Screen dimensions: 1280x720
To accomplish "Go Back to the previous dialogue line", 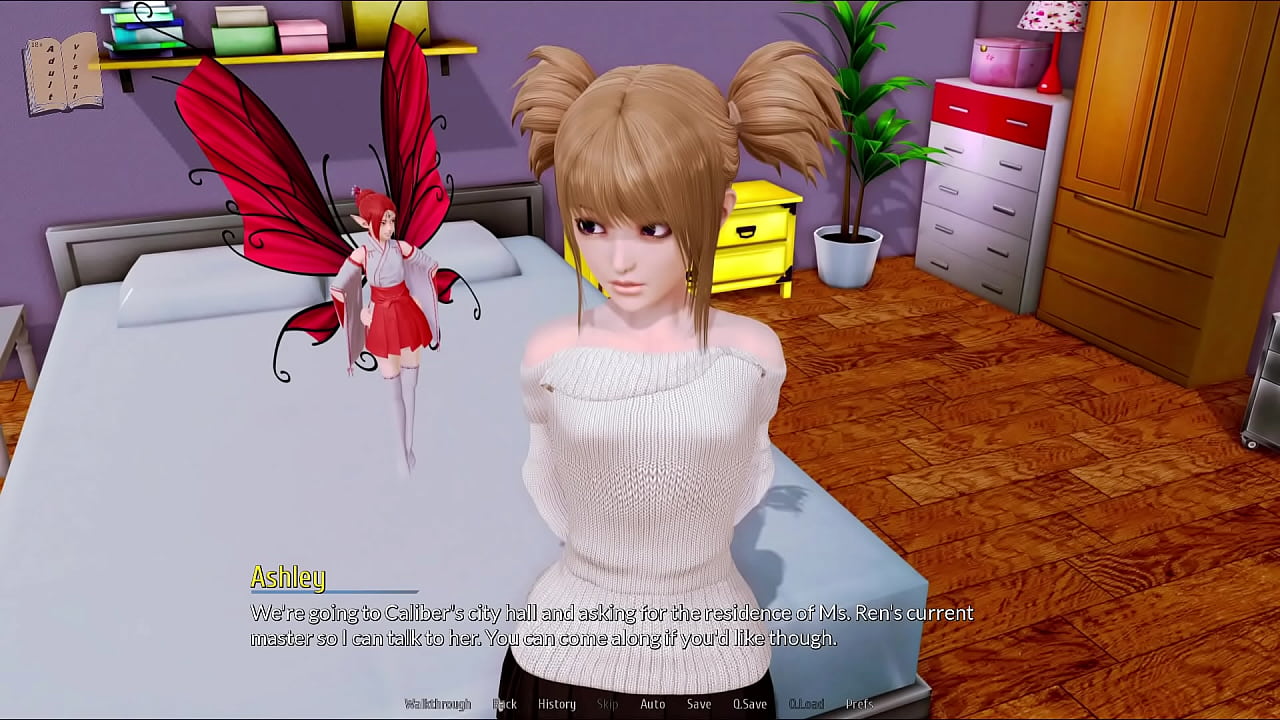I will point(505,704).
